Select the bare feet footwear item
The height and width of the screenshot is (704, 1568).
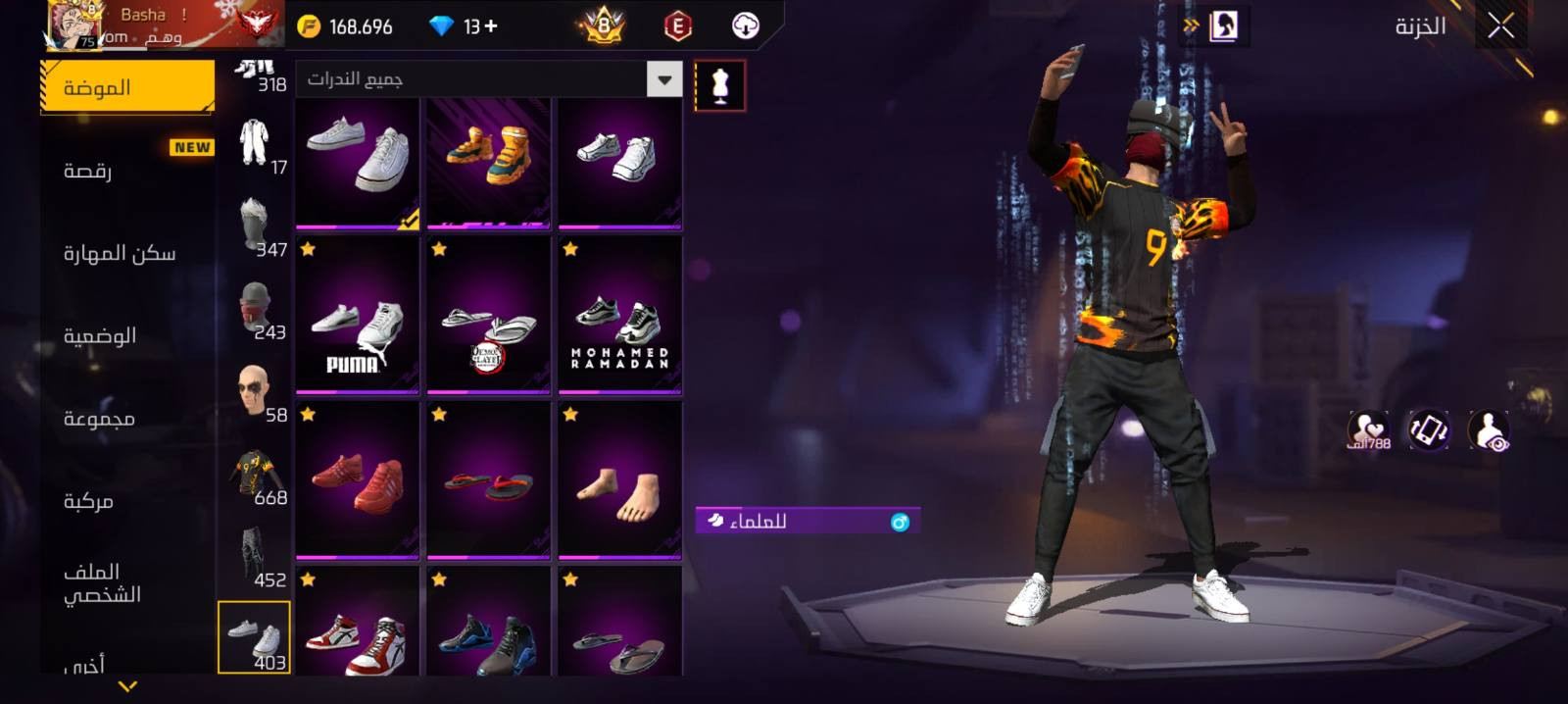click(619, 480)
